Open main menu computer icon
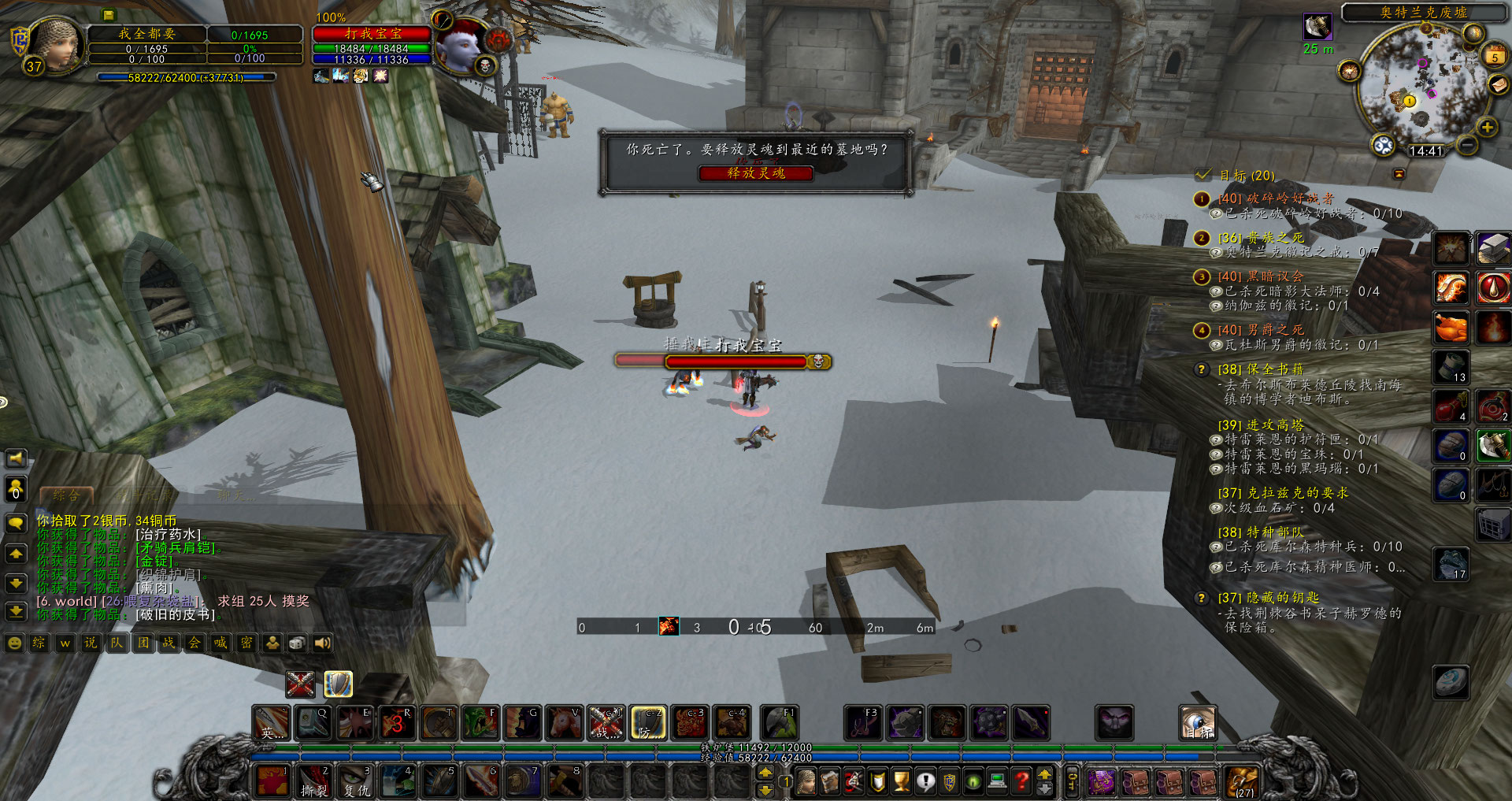 click(996, 782)
